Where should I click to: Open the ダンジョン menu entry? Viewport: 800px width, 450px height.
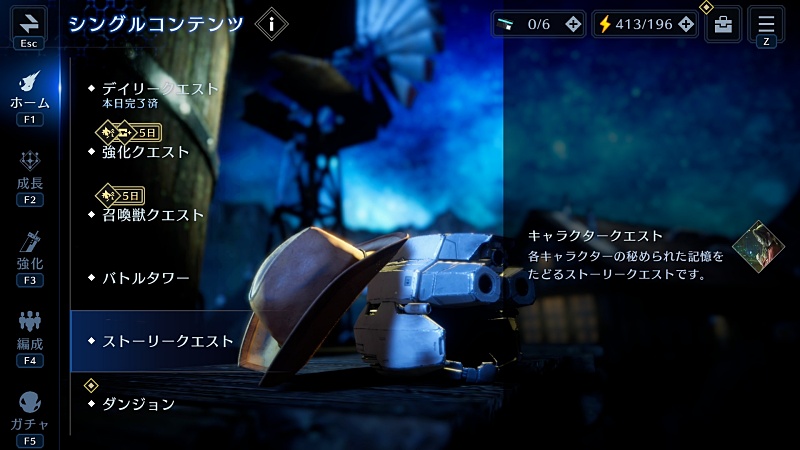[x=139, y=404]
